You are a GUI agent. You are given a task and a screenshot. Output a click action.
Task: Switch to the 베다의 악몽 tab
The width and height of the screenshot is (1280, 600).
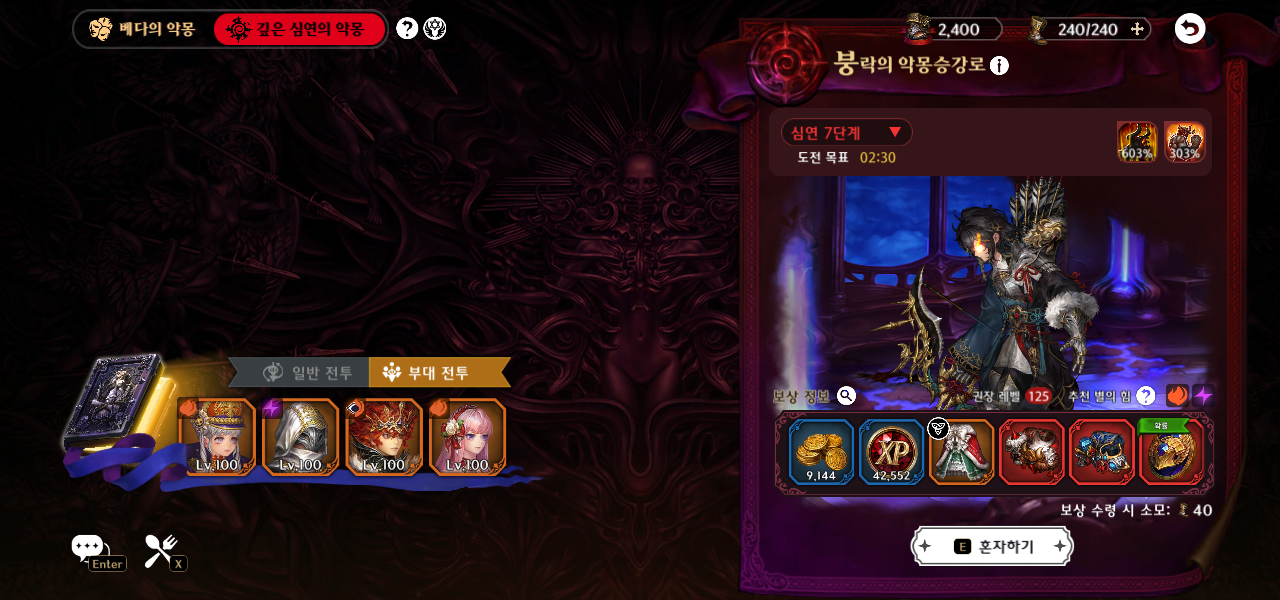coord(142,29)
